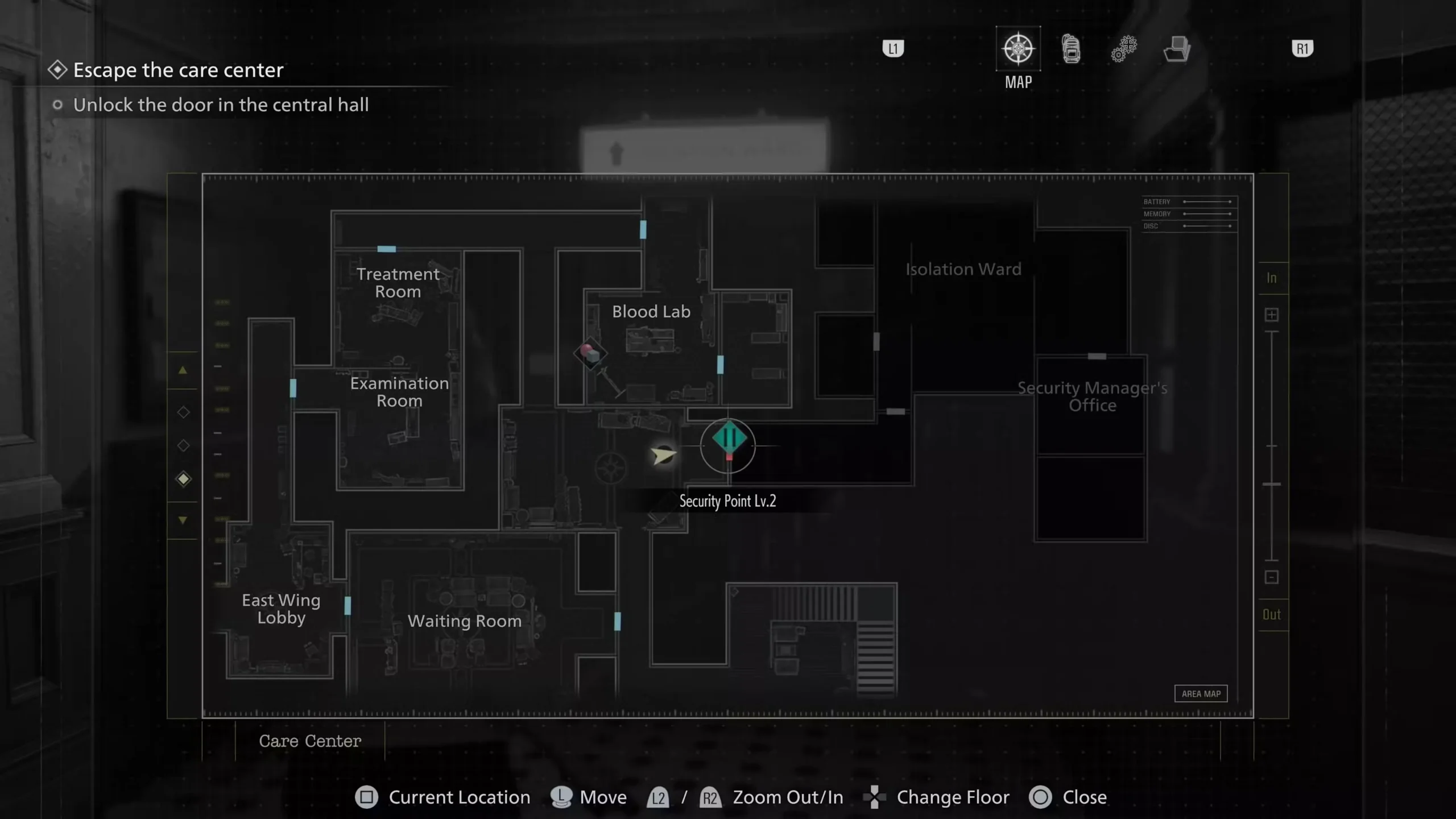This screenshot has height=819, width=1456.
Task: Open the backpack inventory icon
Action: pyautogui.click(x=1070, y=49)
